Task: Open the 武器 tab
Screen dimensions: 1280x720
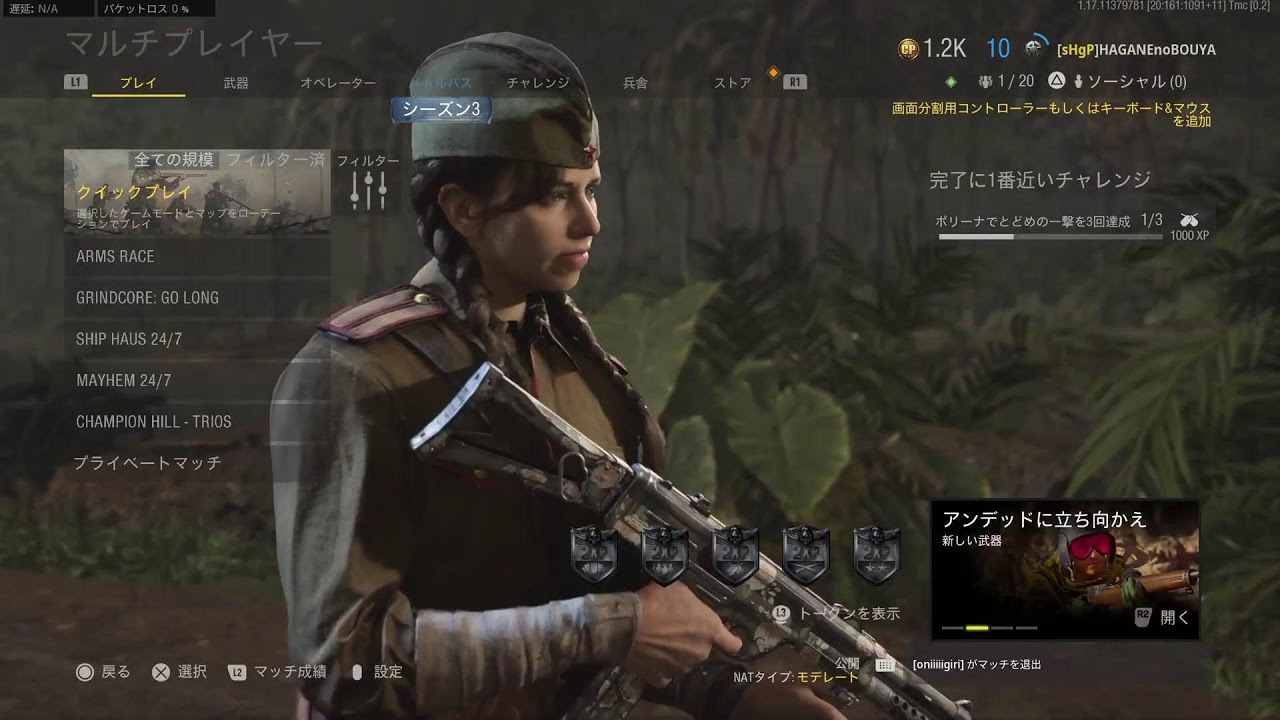Action: point(236,83)
